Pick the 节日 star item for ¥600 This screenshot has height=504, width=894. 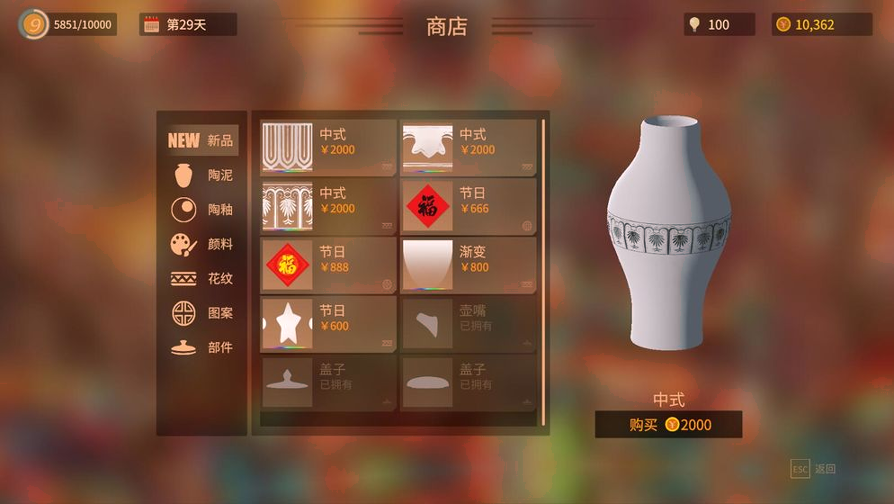328,324
